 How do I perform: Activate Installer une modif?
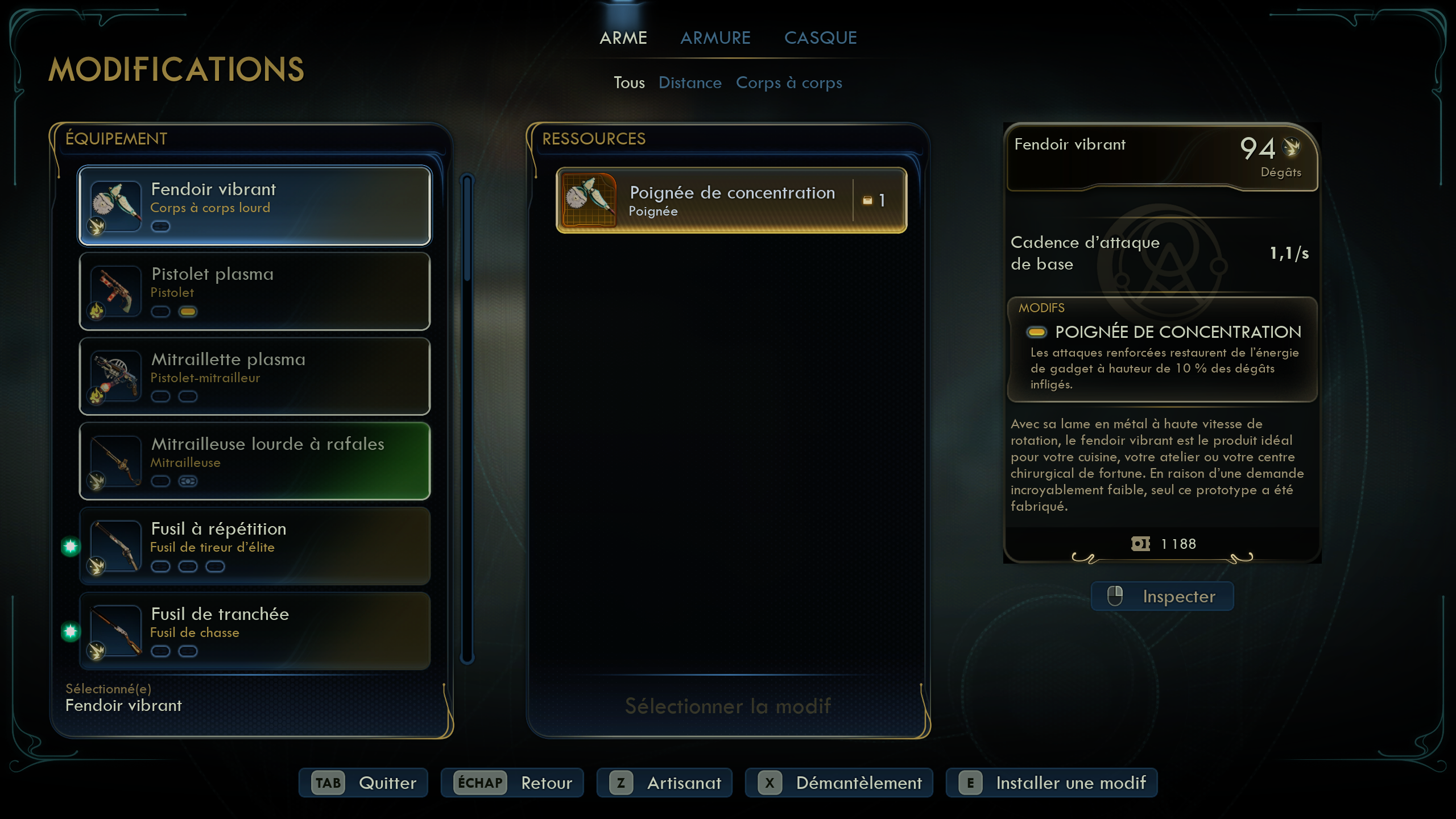(1051, 783)
